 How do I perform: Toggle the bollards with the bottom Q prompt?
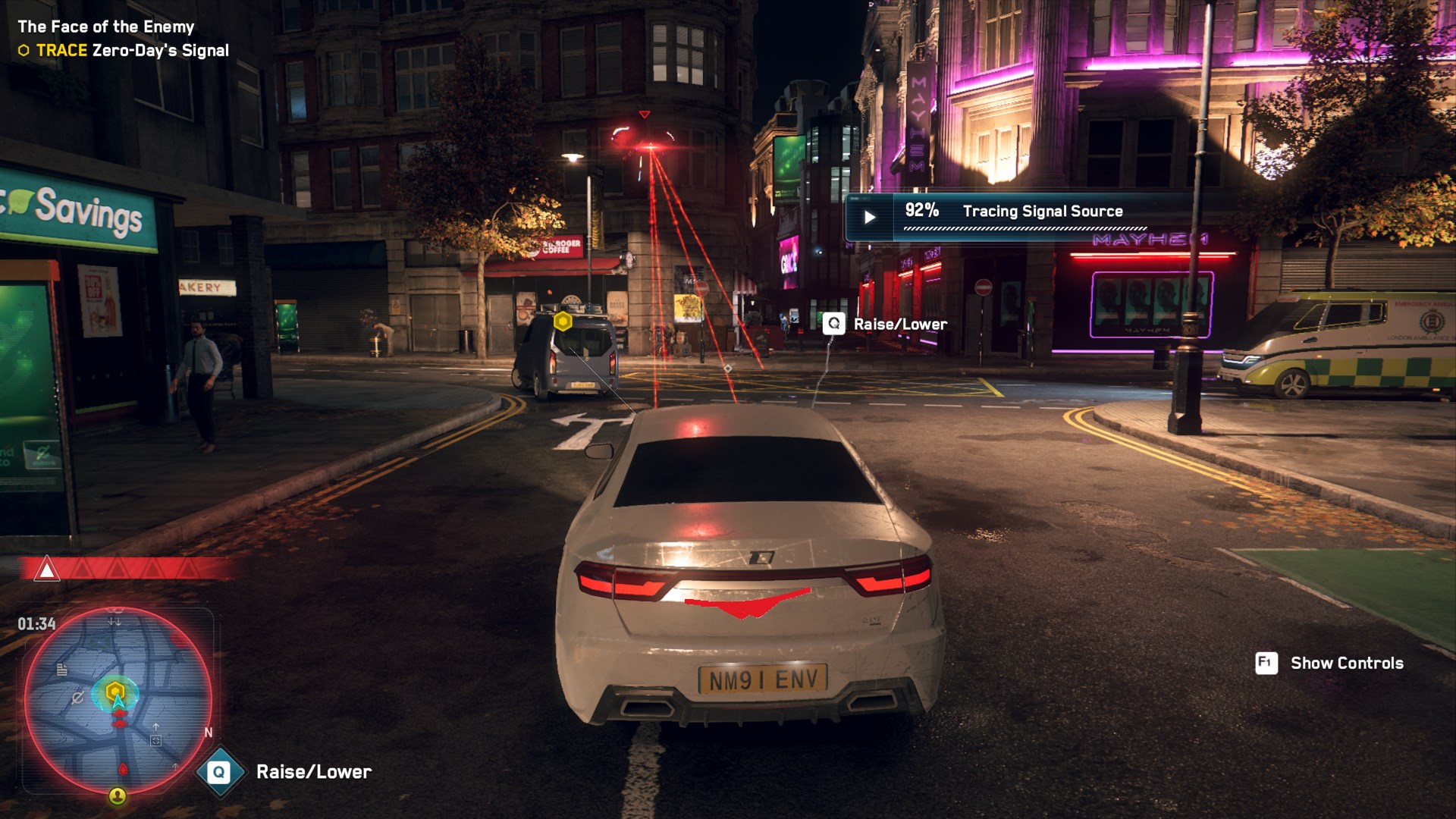[x=218, y=772]
